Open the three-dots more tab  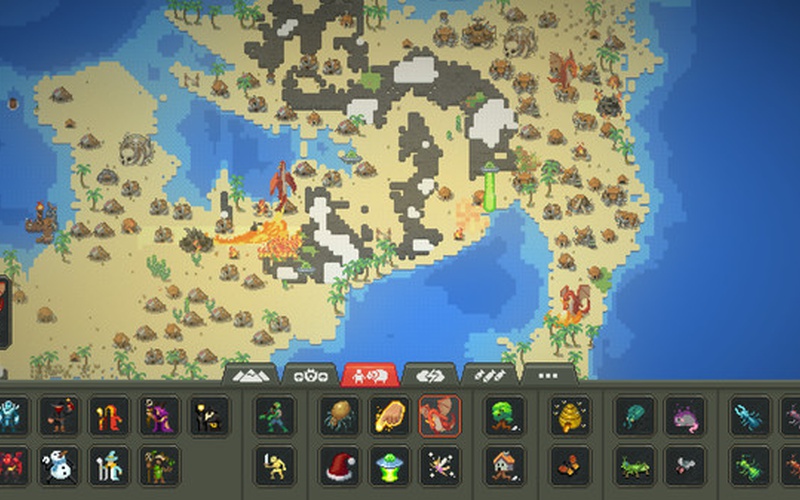(549, 375)
